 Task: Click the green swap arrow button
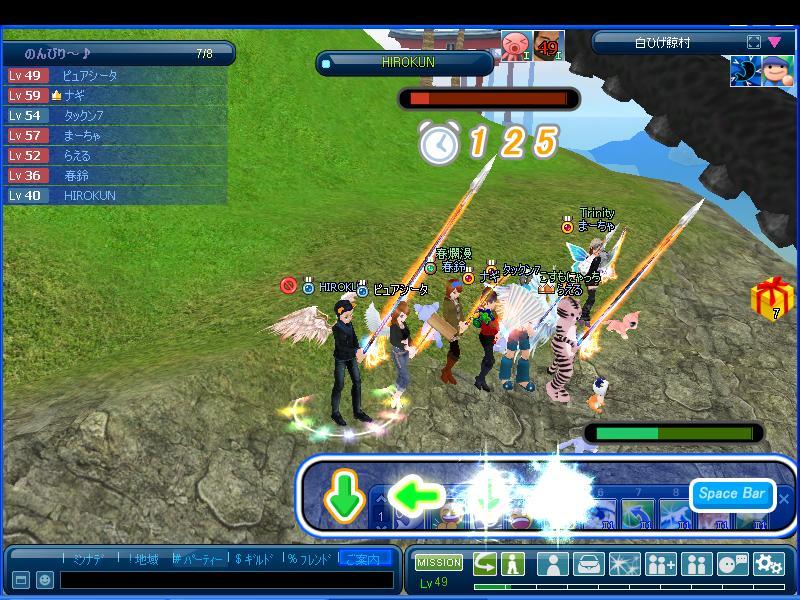coord(485,563)
